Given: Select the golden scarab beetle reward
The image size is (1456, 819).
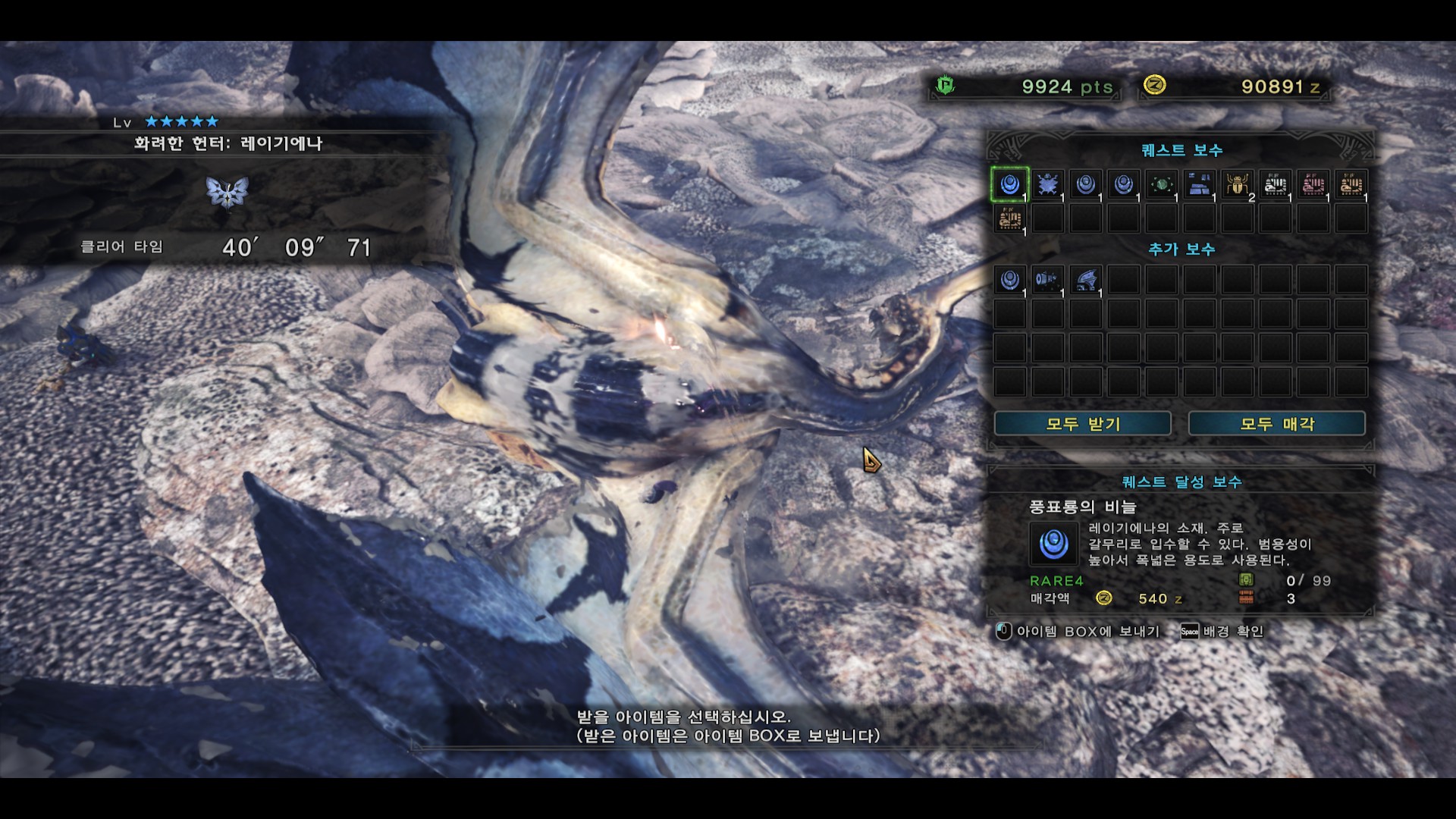Looking at the screenshot, I should coord(1237,184).
